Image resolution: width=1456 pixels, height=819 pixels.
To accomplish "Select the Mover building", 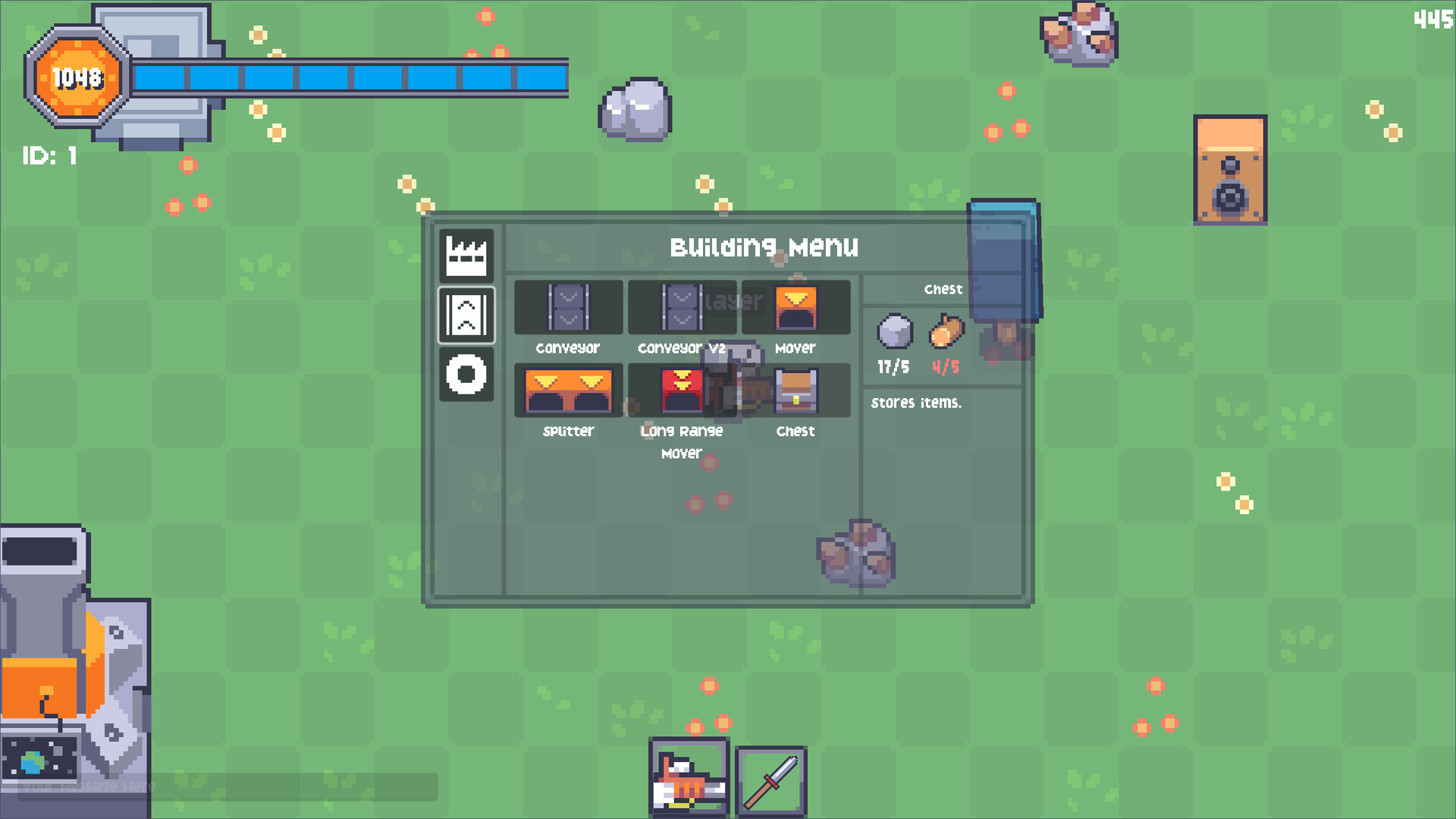I will 795,307.
